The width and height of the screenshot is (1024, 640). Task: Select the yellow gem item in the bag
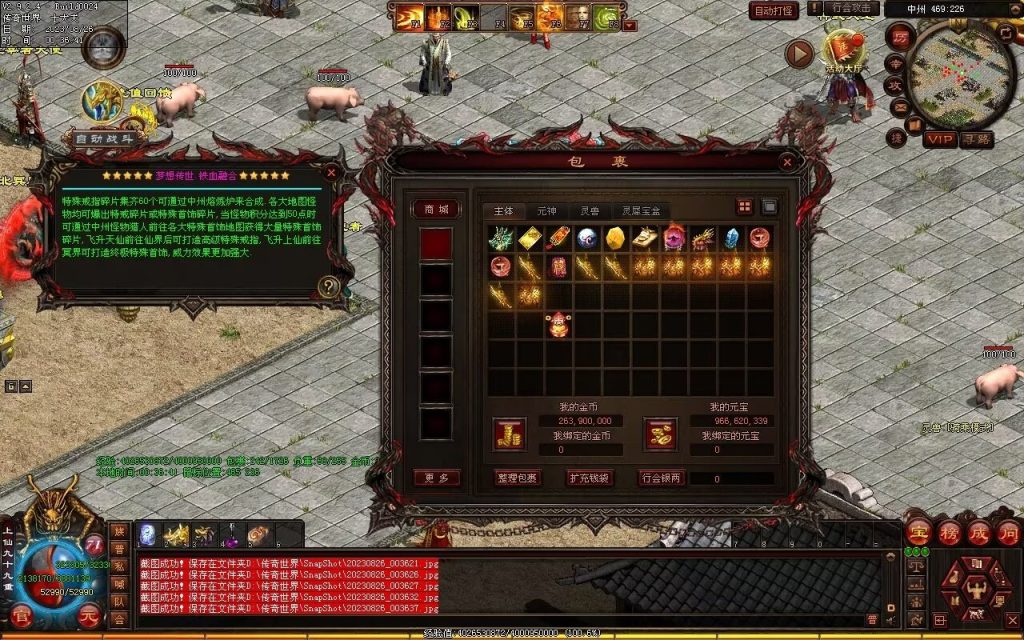pyautogui.click(x=616, y=238)
